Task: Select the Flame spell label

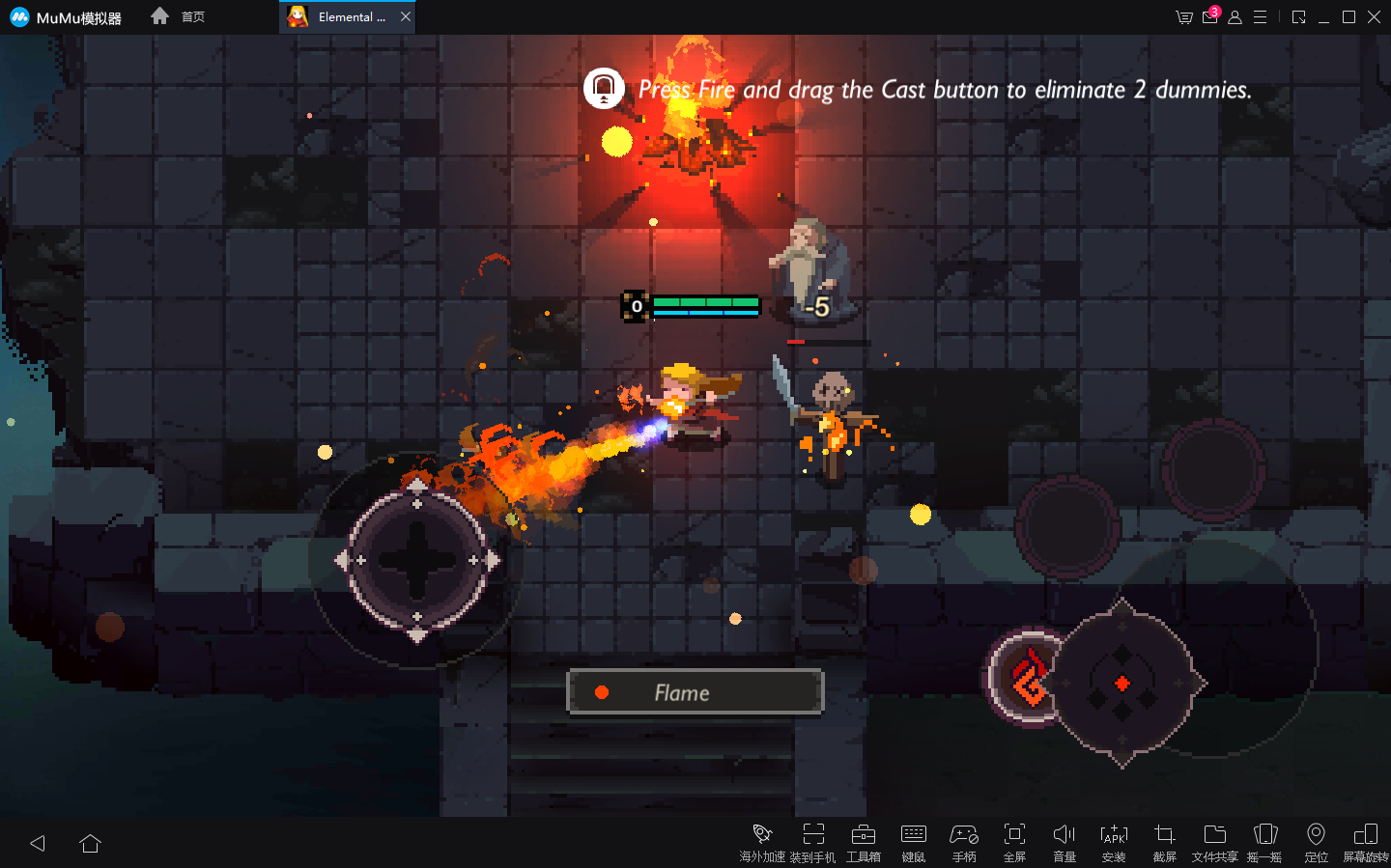Action: pos(695,692)
